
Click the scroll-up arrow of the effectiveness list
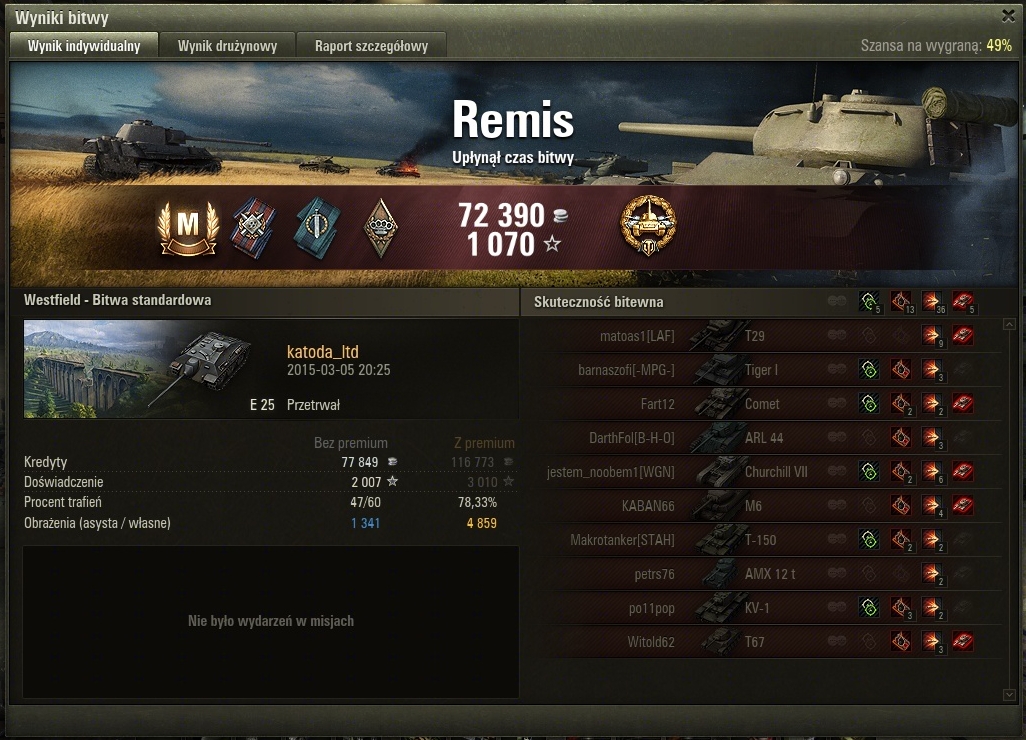(1009, 324)
